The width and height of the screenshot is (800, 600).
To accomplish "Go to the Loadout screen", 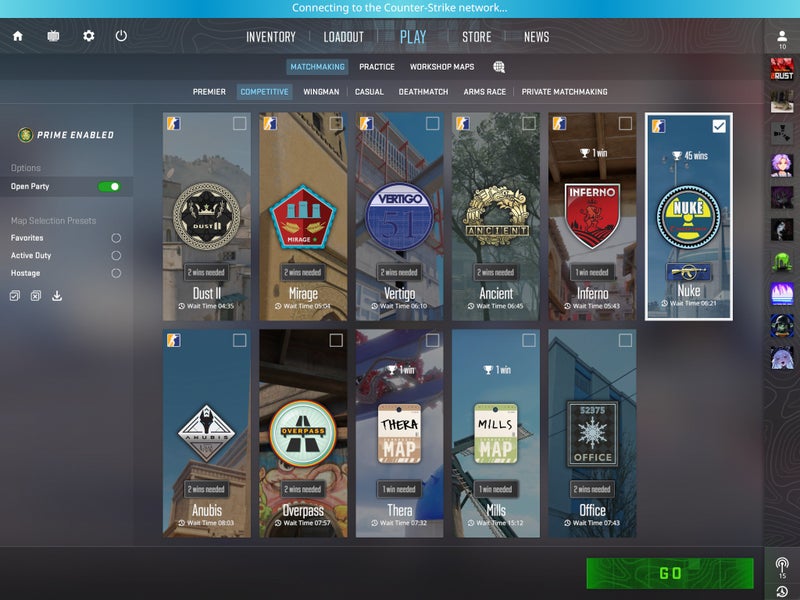I will coord(344,37).
